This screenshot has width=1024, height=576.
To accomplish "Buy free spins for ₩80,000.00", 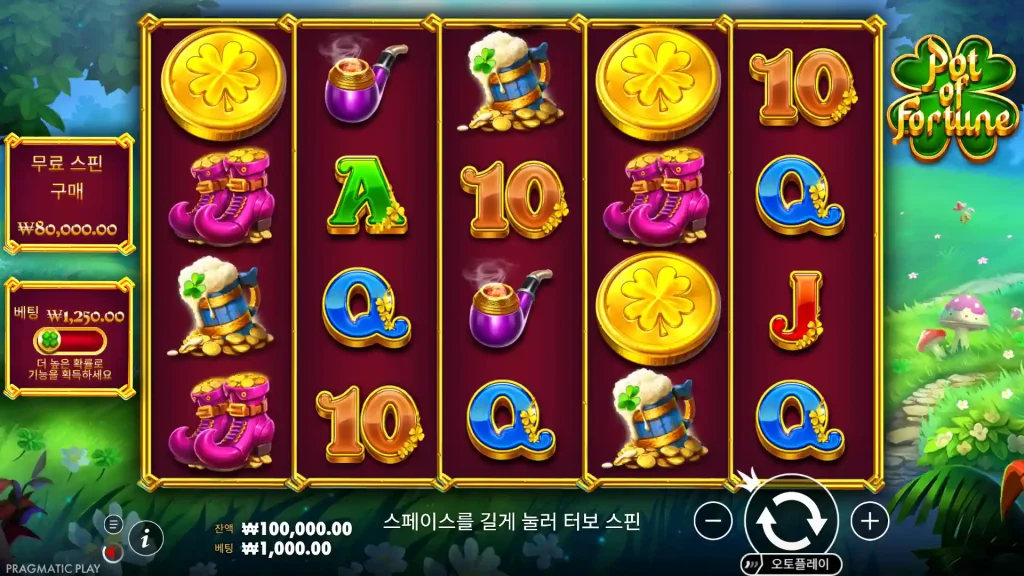I will point(68,194).
